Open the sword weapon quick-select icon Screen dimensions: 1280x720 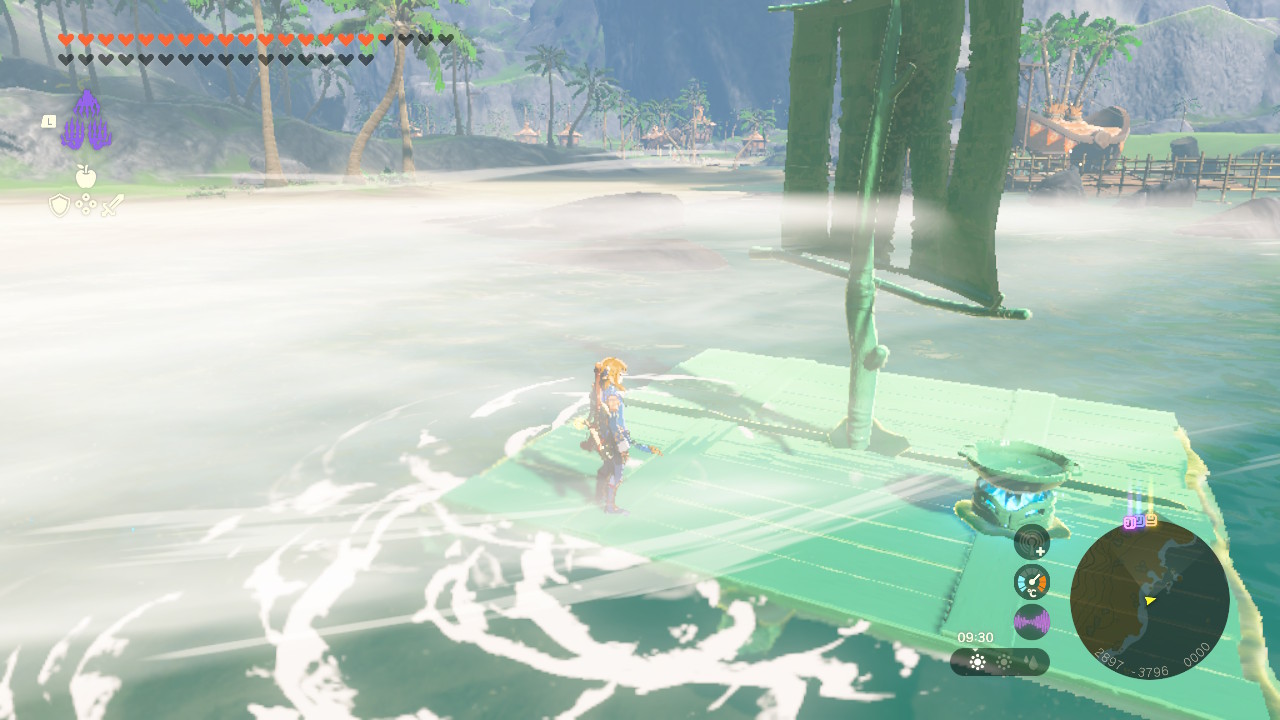point(112,205)
